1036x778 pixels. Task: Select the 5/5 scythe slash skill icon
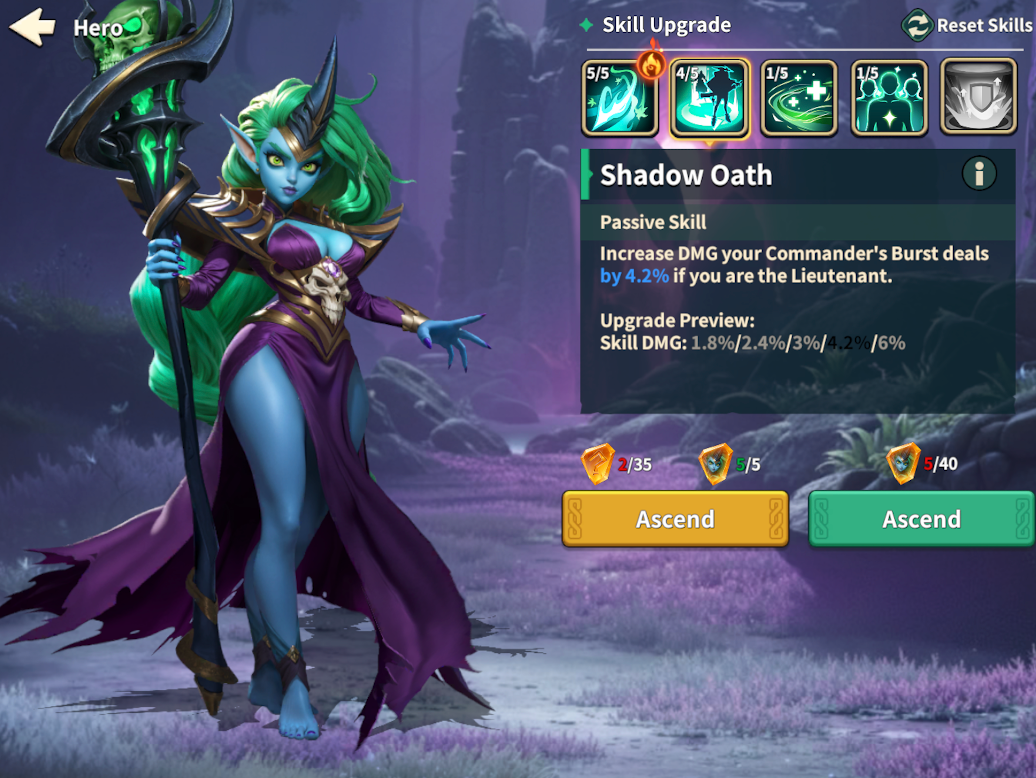(x=620, y=98)
